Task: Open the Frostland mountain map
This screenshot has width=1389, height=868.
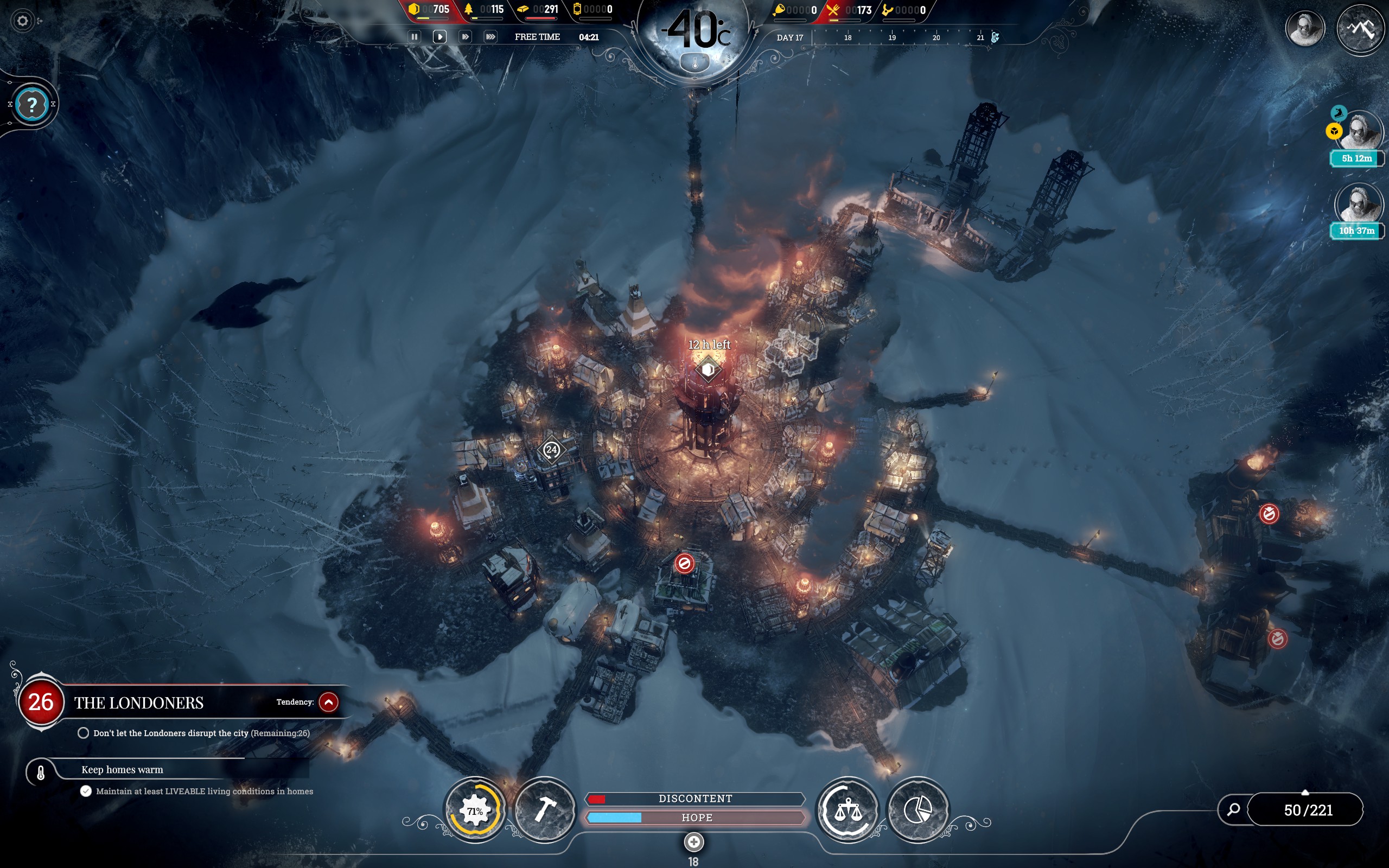Action: 1360,28
